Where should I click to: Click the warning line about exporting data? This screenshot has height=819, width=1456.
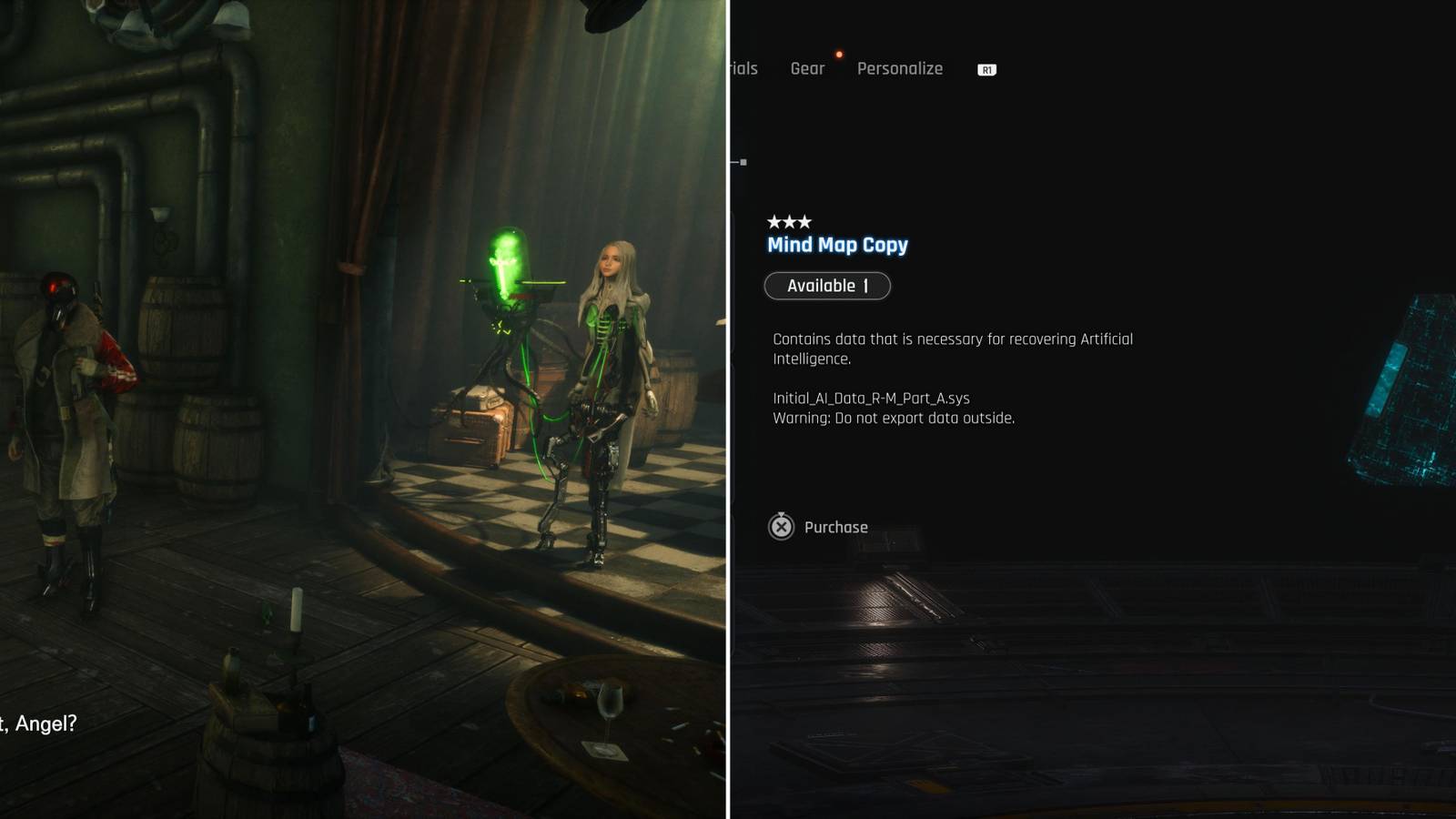point(893,418)
